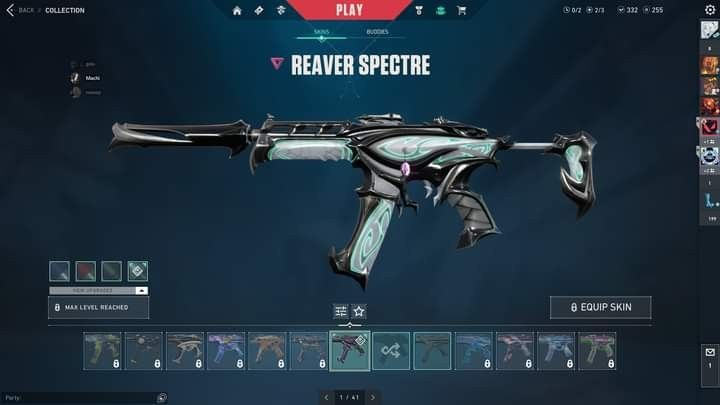Switch to the Buddies tab
Screen dimensions: 720x405
pyautogui.click(x=377, y=32)
